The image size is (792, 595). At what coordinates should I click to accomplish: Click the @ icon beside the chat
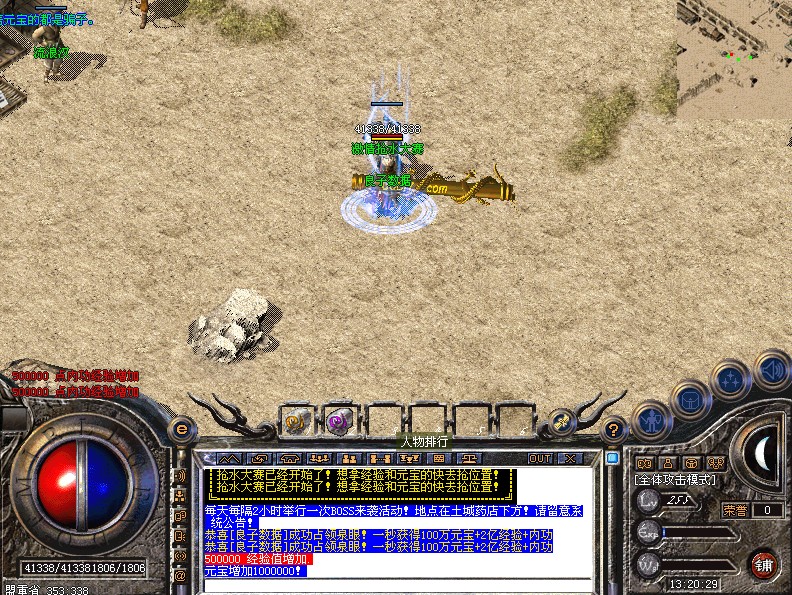[x=181, y=575]
